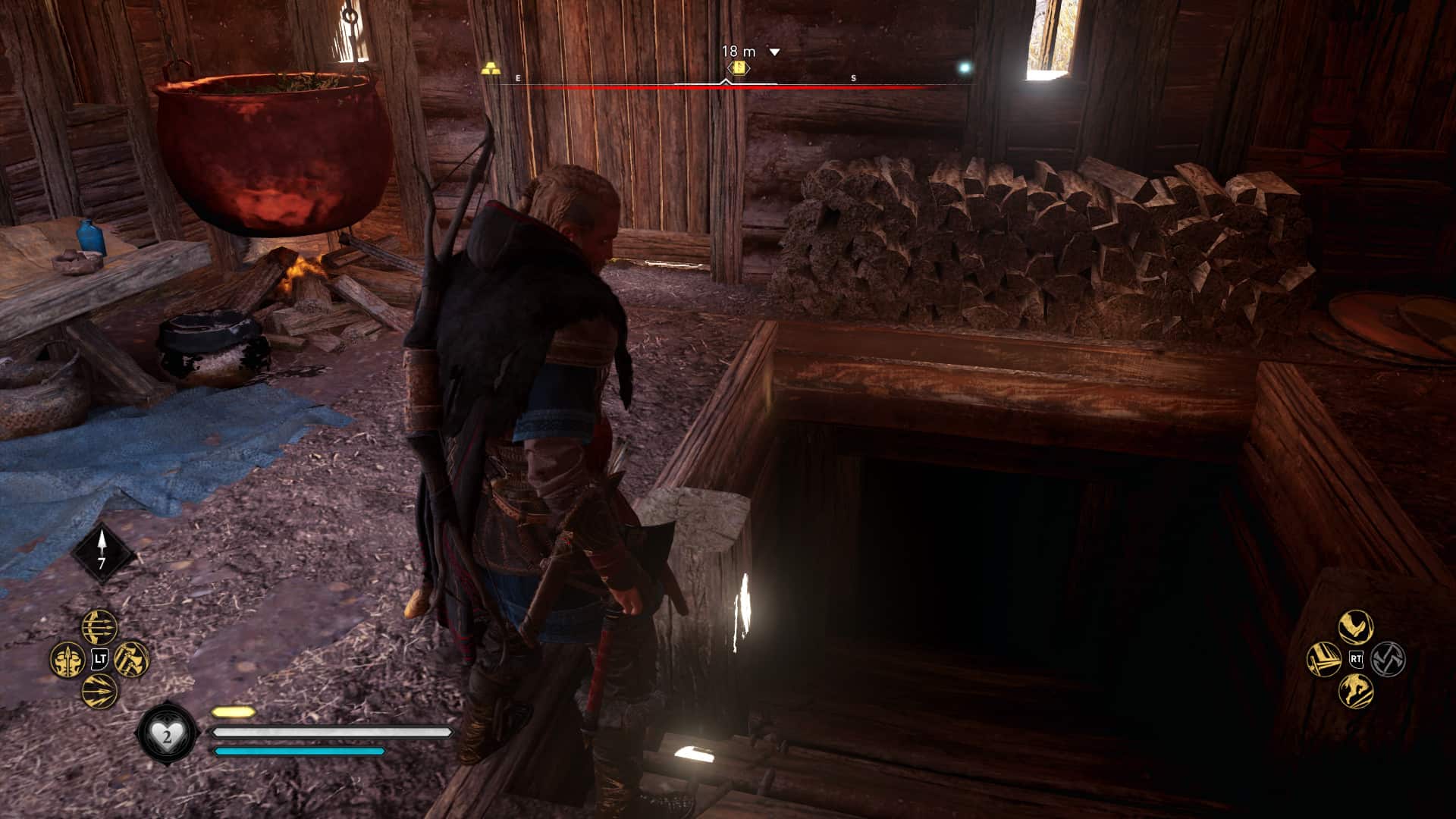Screen dimensions: 1456x819
Task: Expand the objective distance dropdown arrow next to 18 m
Action: click(x=774, y=51)
